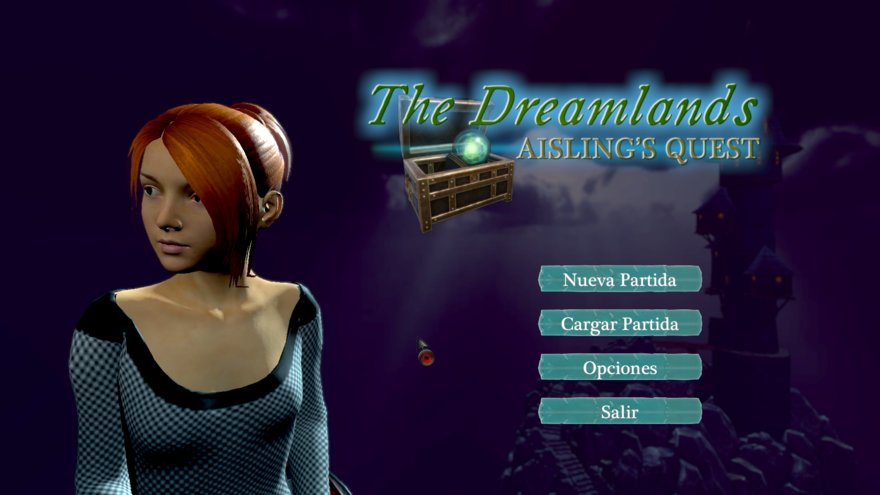Start a new game with Nueva Partida
The image size is (880, 495).
tap(619, 279)
